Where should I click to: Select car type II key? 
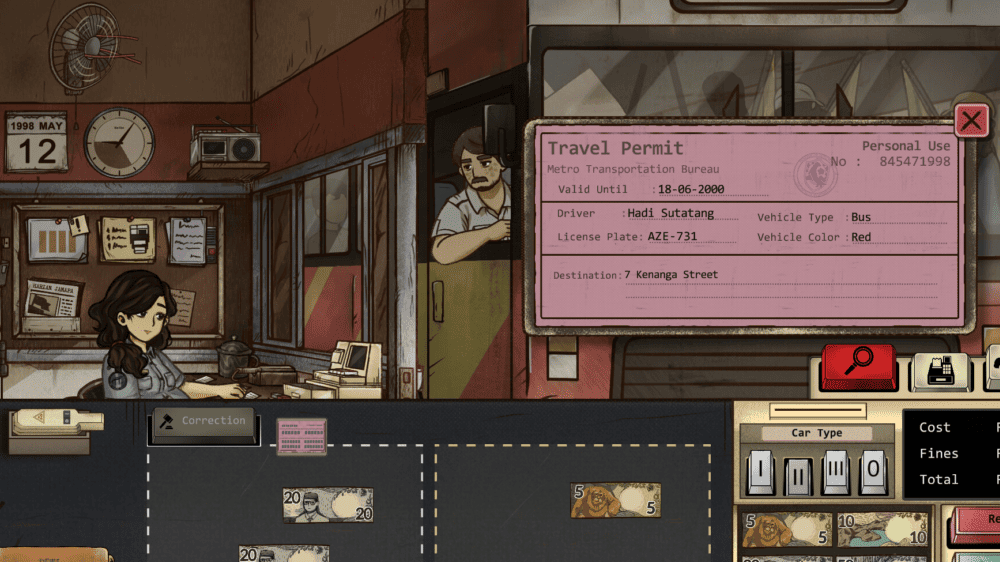pyautogui.click(x=798, y=473)
